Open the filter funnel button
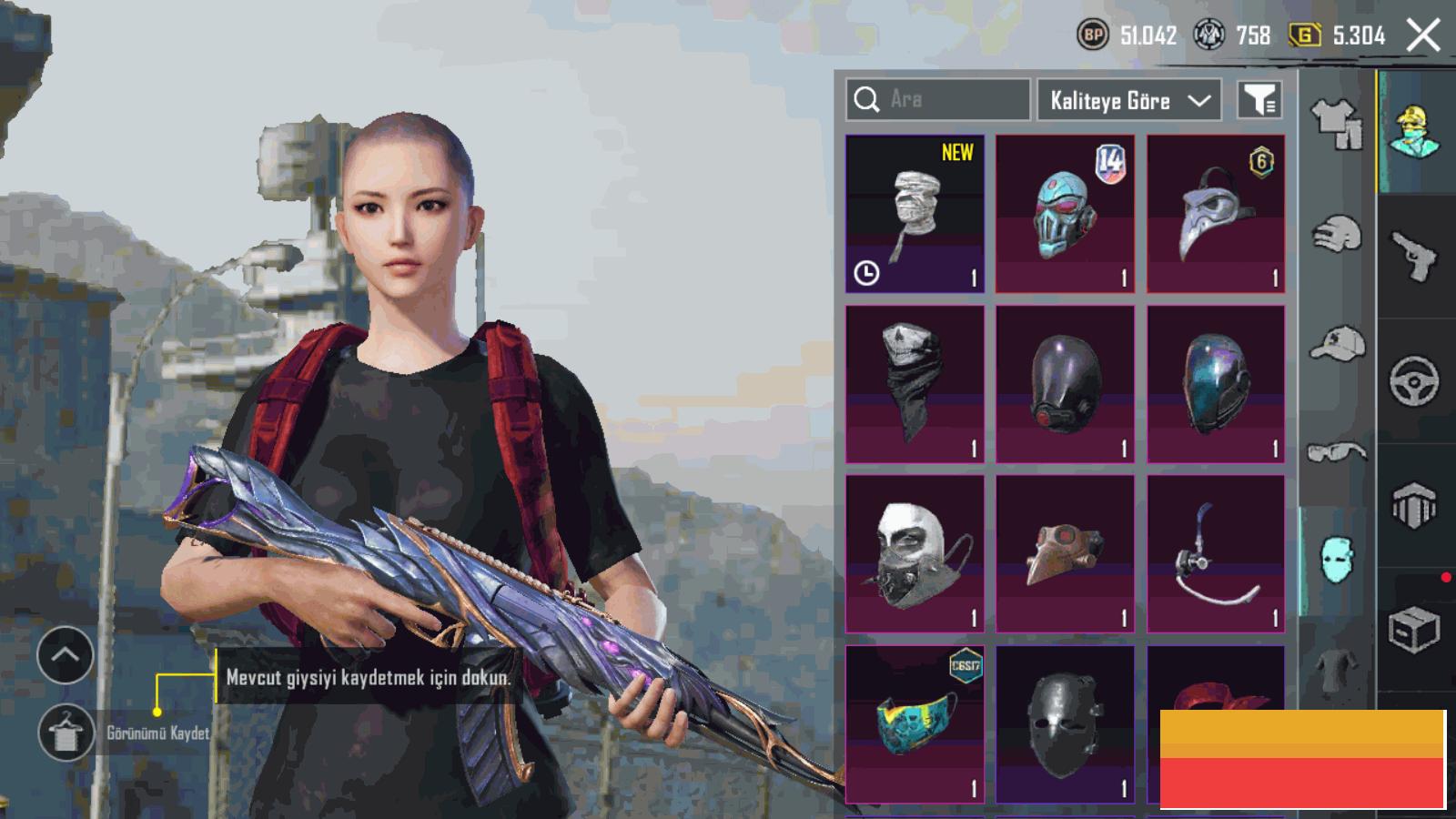Viewport: 1456px width, 819px height. click(1259, 99)
